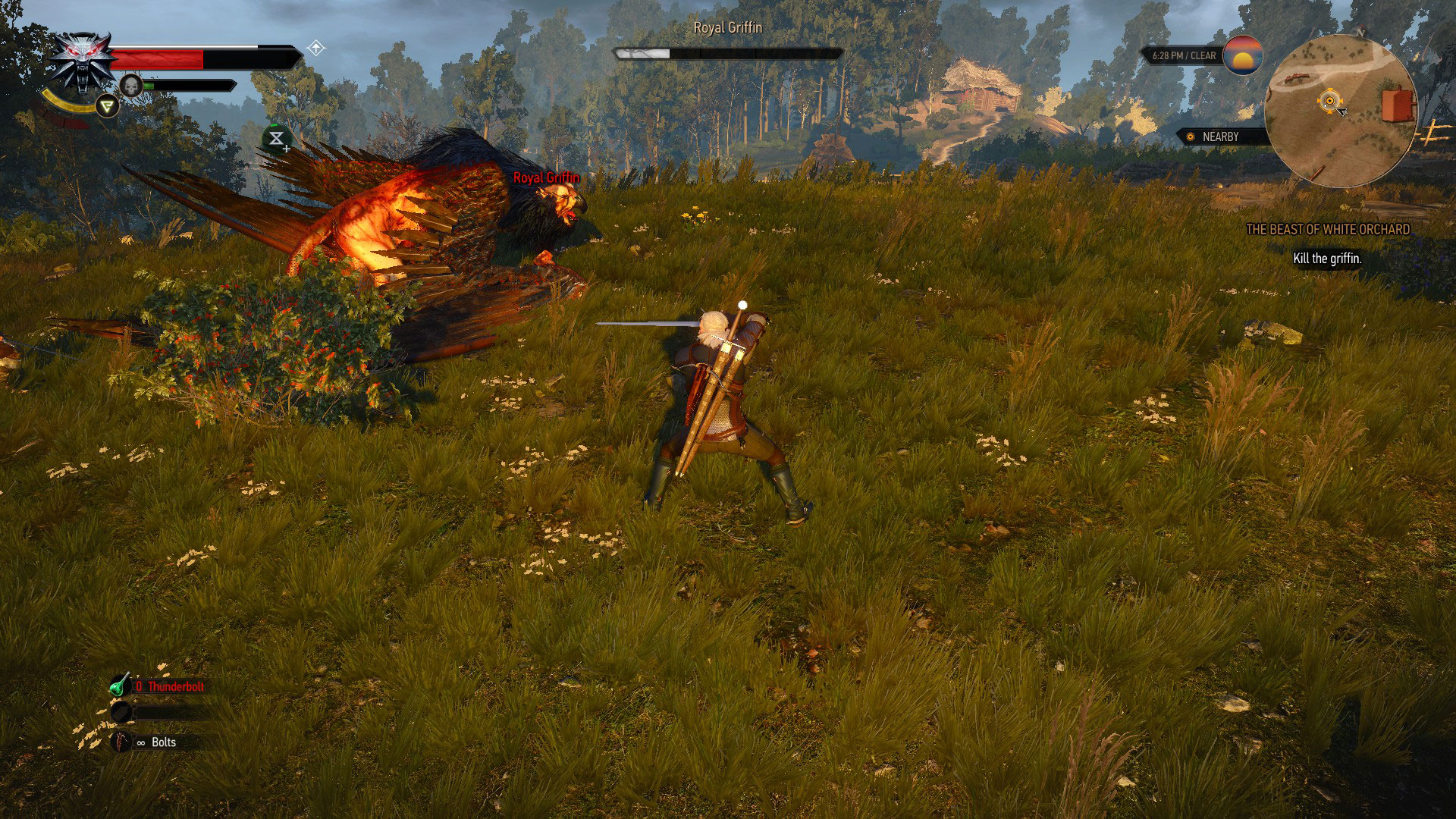Image resolution: width=1456 pixels, height=819 pixels.
Task: Click the Royal Griffin health bar
Action: point(728,54)
